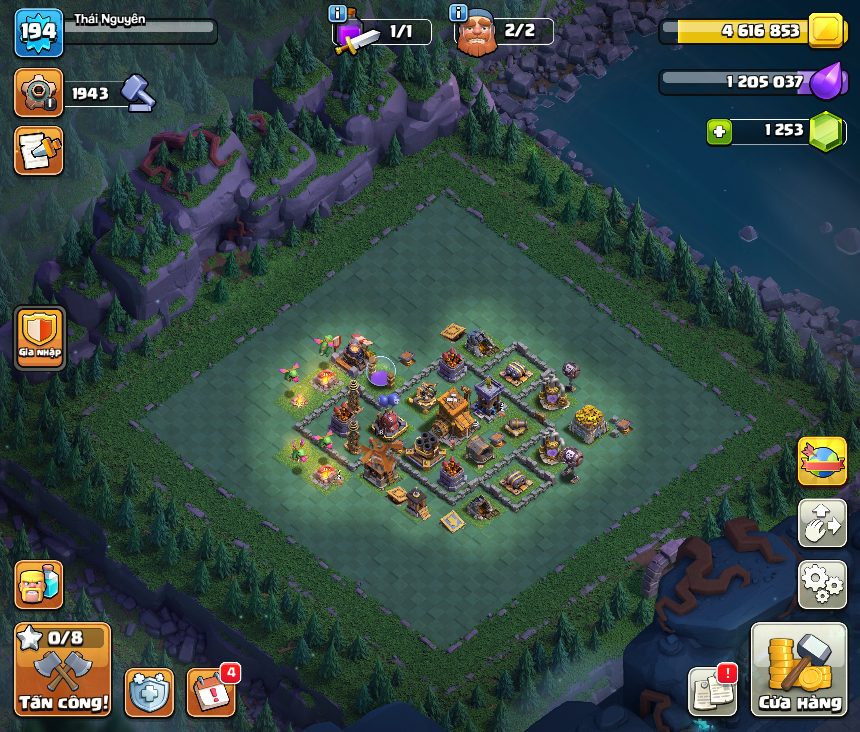Click the globe icon above the layout button
The image size is (860, 732).
pyautogui.click(x=822, y=461)
